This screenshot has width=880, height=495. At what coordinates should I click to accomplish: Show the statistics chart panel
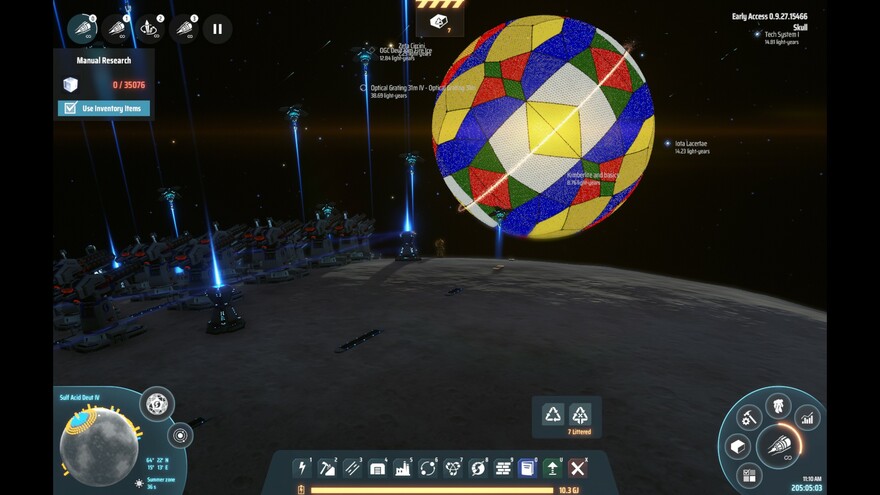807,418
